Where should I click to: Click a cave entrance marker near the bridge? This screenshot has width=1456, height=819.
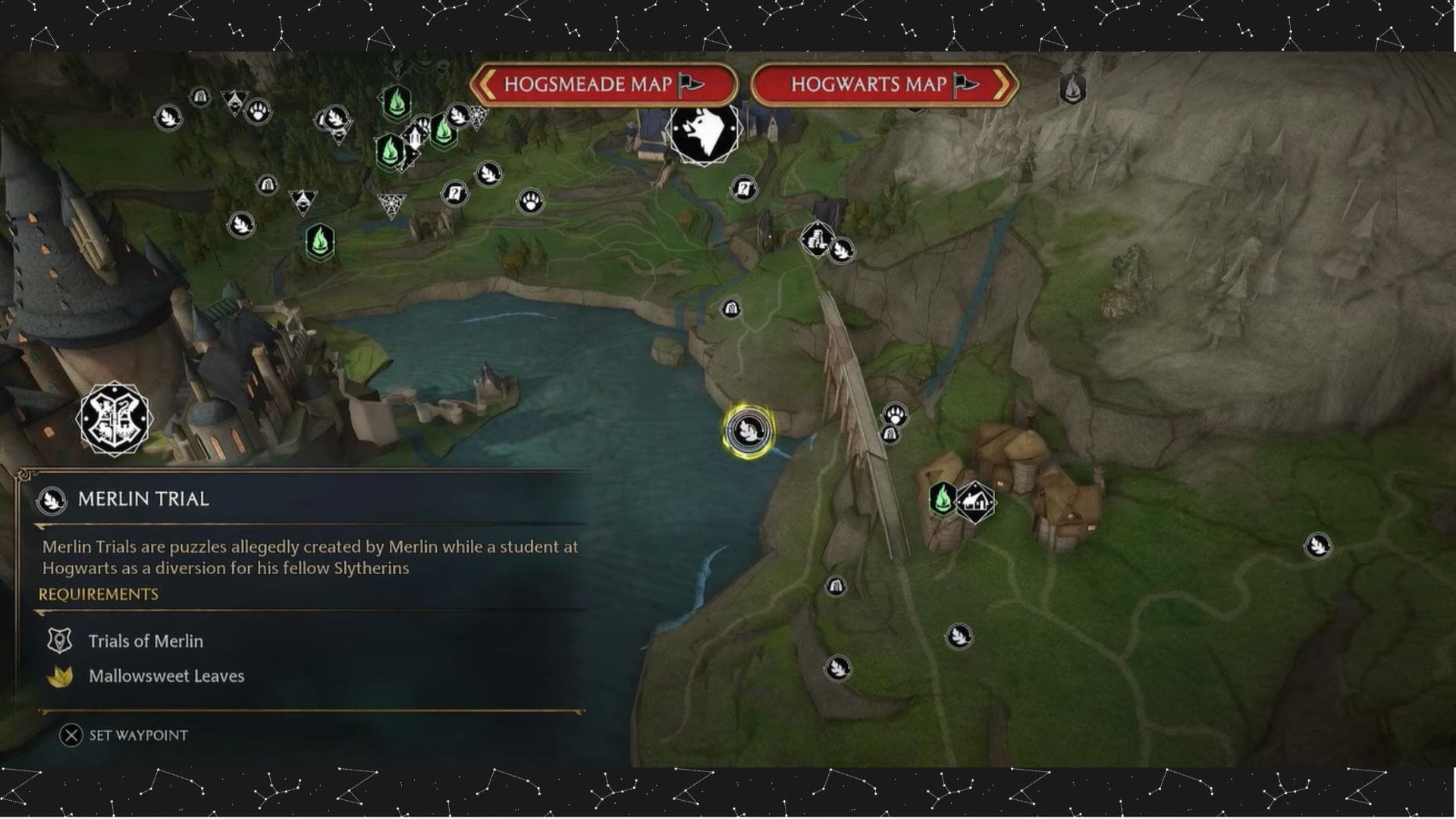click(889, 434)
